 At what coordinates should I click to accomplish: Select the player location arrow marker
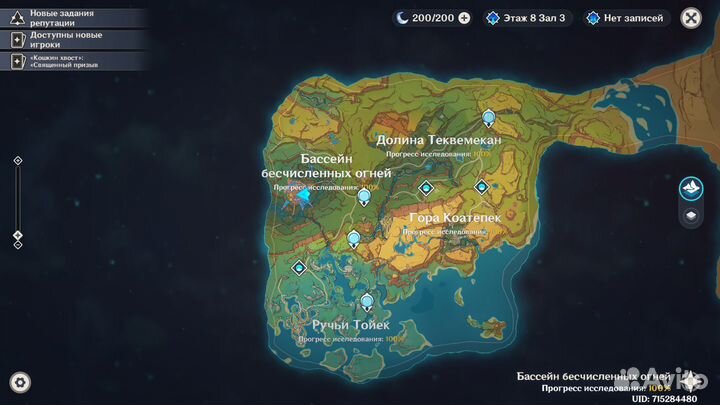[x=303, y=196]
